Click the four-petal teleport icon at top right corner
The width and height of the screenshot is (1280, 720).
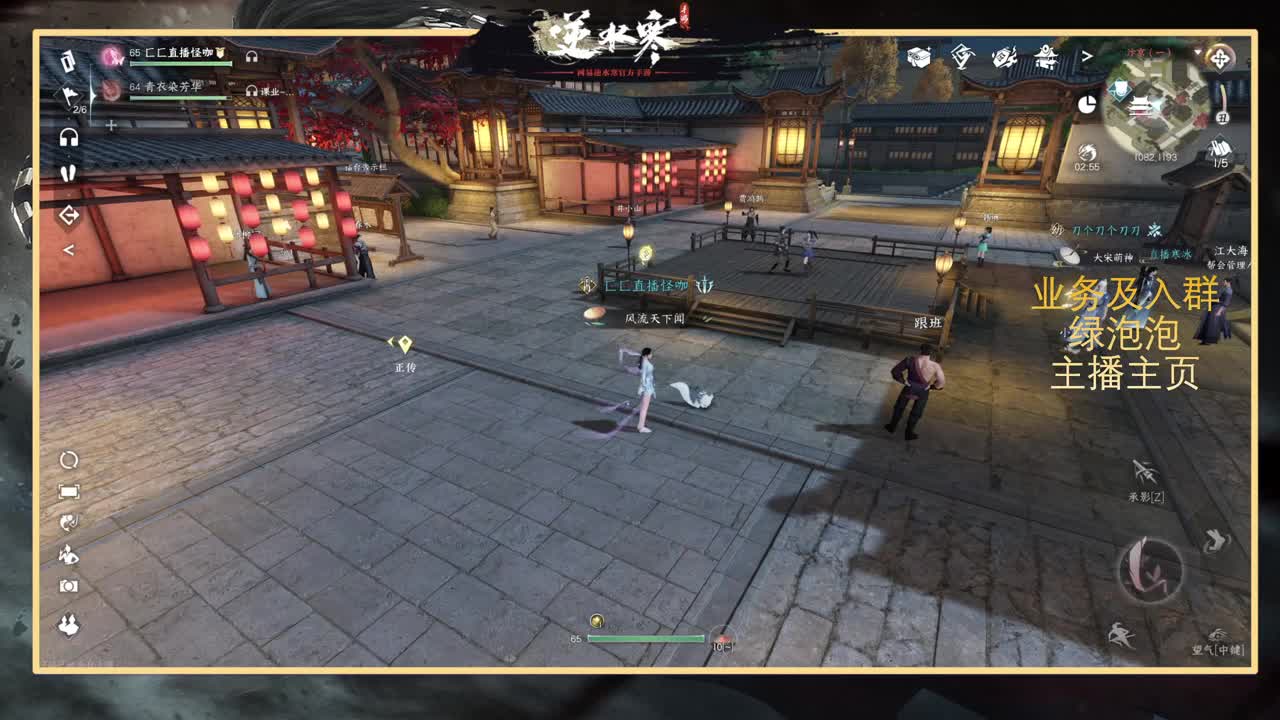coord(1221,57)
